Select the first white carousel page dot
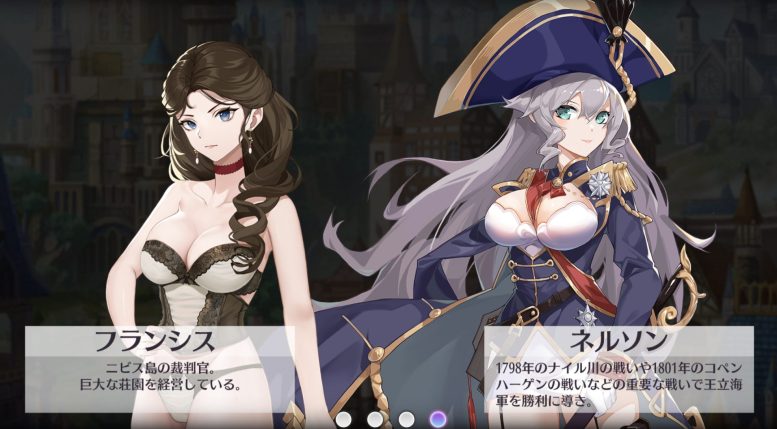This screenshot has width=777, height=429. click(344, 418)
